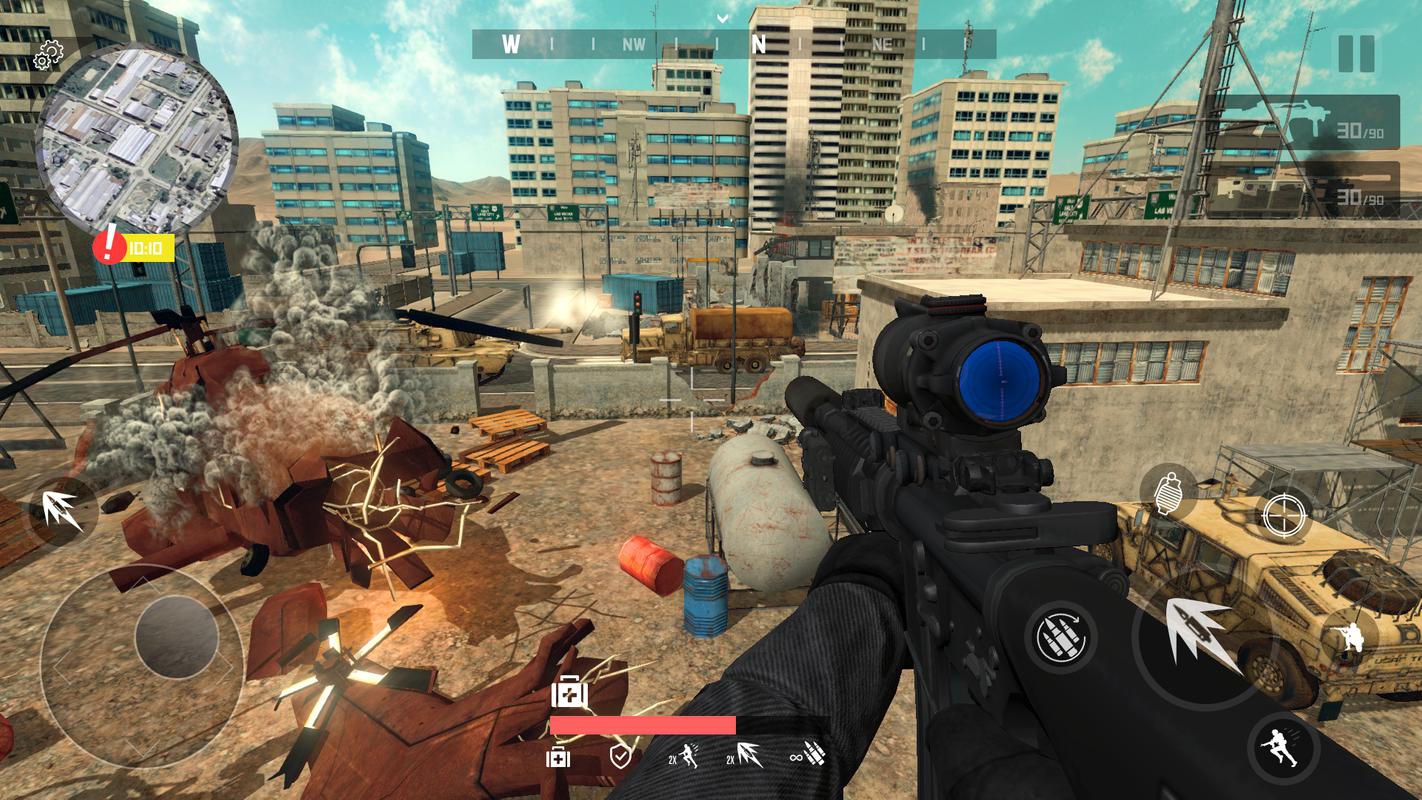Open settings with the gear icon

[48, 57]
